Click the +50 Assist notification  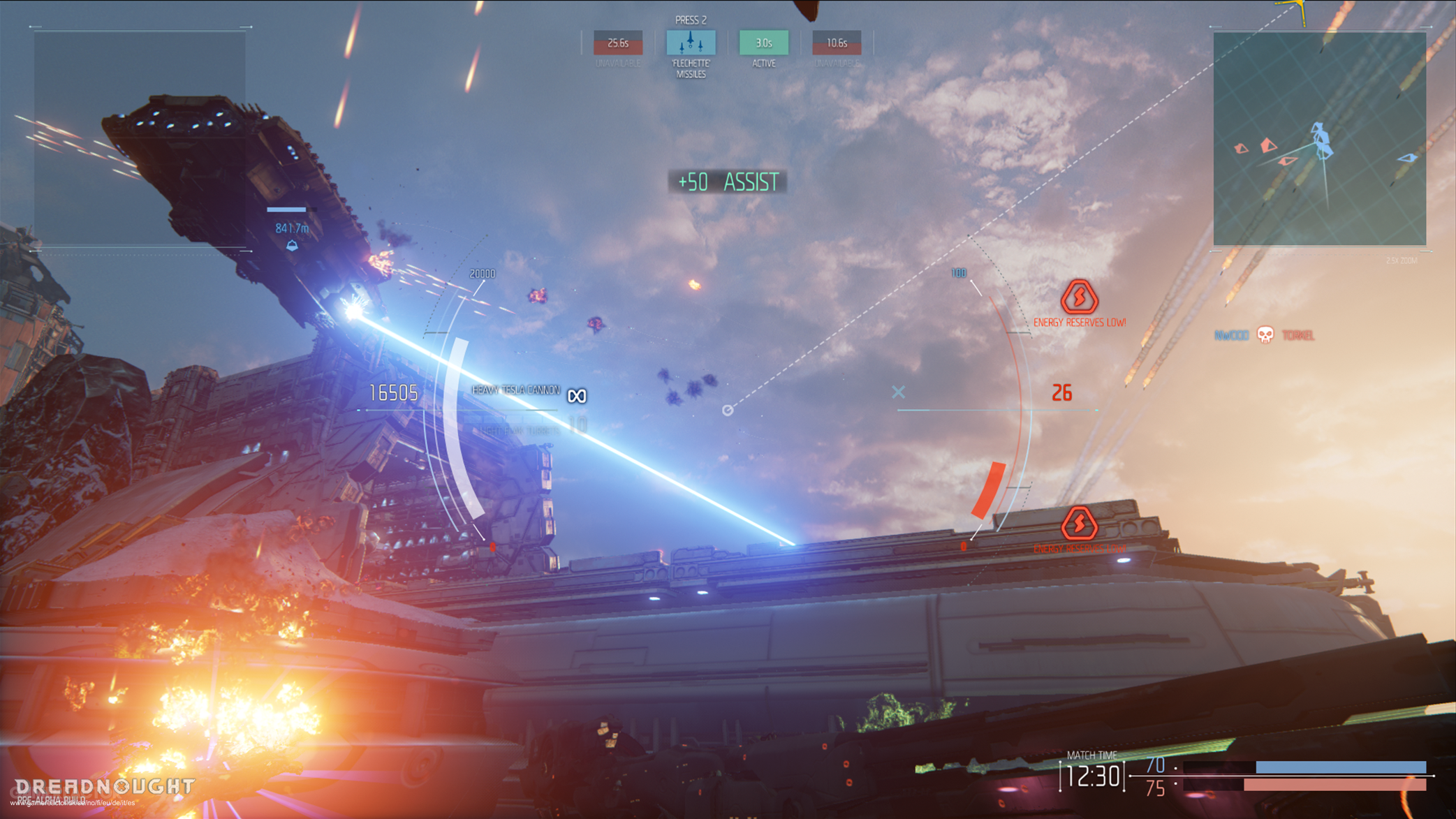click(728, 182)
